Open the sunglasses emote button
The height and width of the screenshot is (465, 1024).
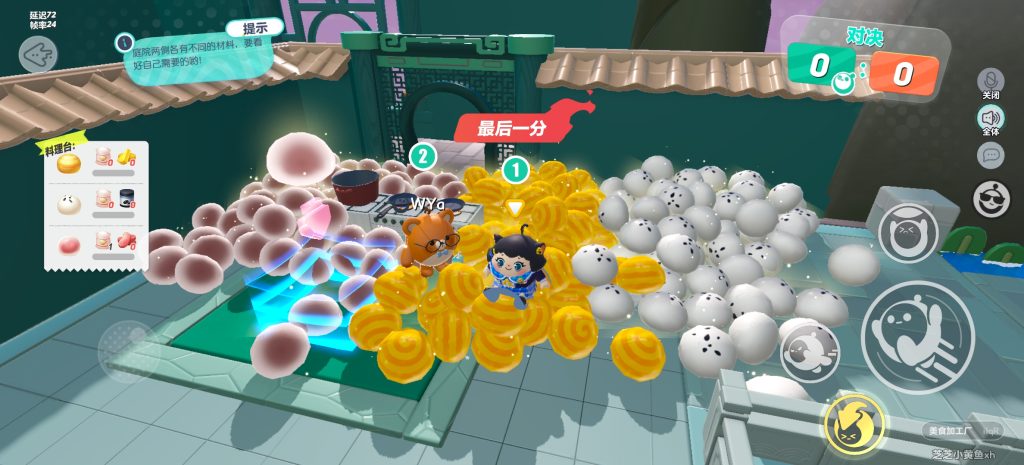tap(991, 199)
